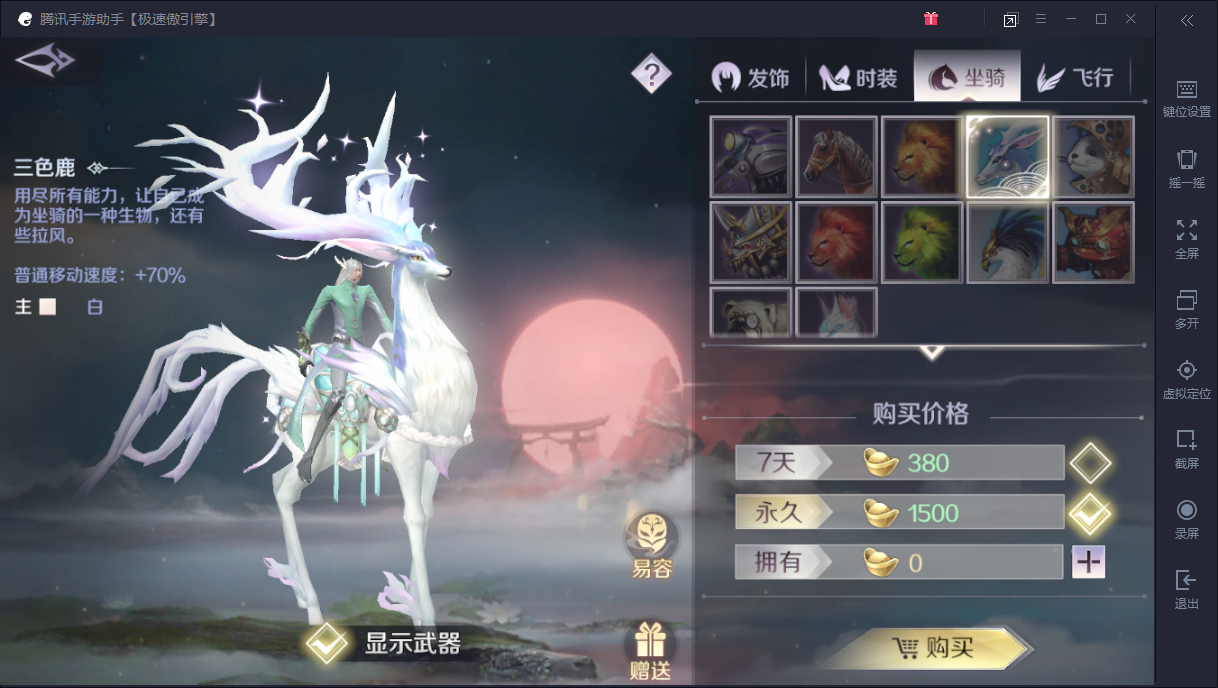Choose the eagle griffin mount thumbnail
The width and height of the screenshot is (1218, 688).
1008,243
